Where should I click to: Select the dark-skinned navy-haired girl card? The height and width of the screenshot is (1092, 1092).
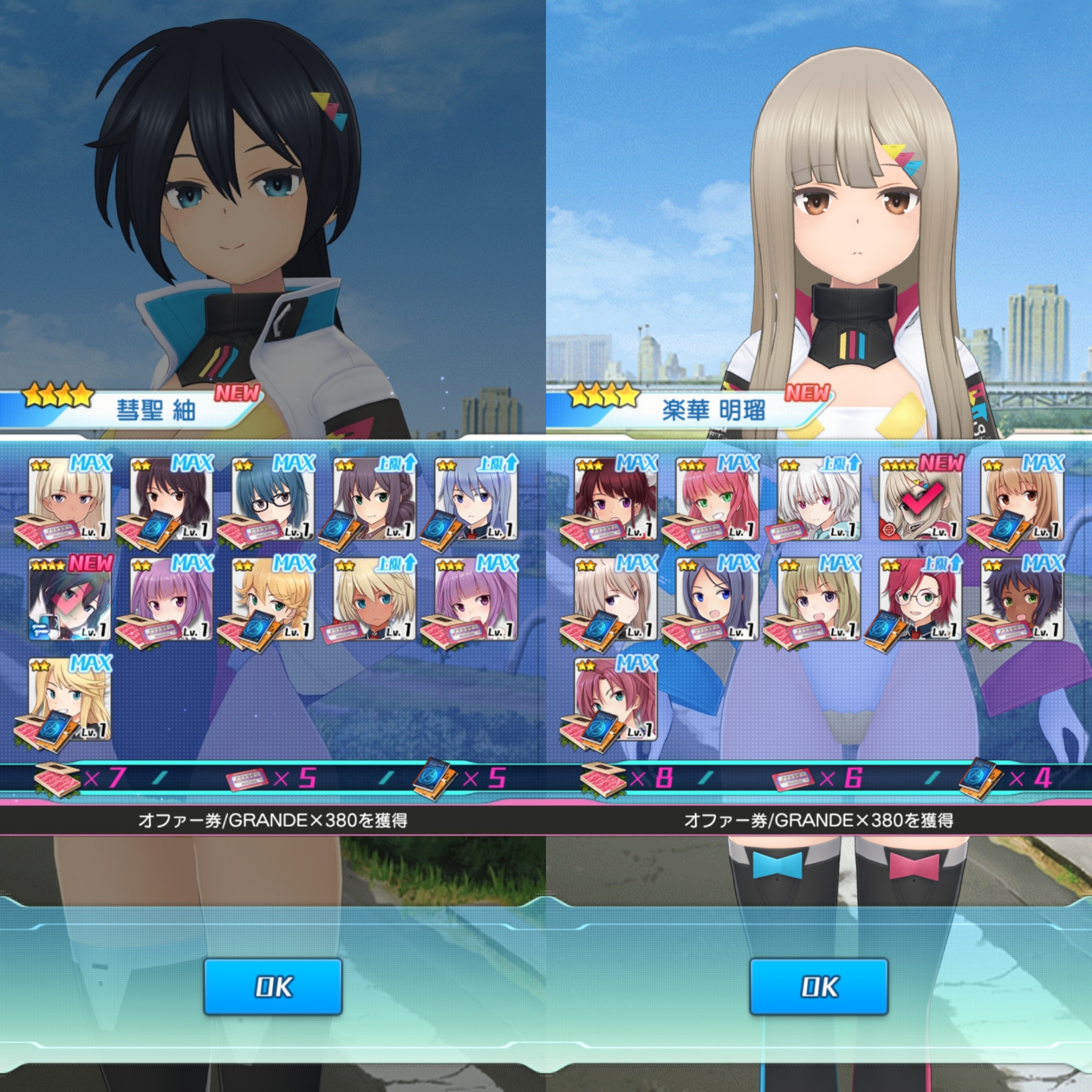pyautogui.click(x=1022, y=599)
